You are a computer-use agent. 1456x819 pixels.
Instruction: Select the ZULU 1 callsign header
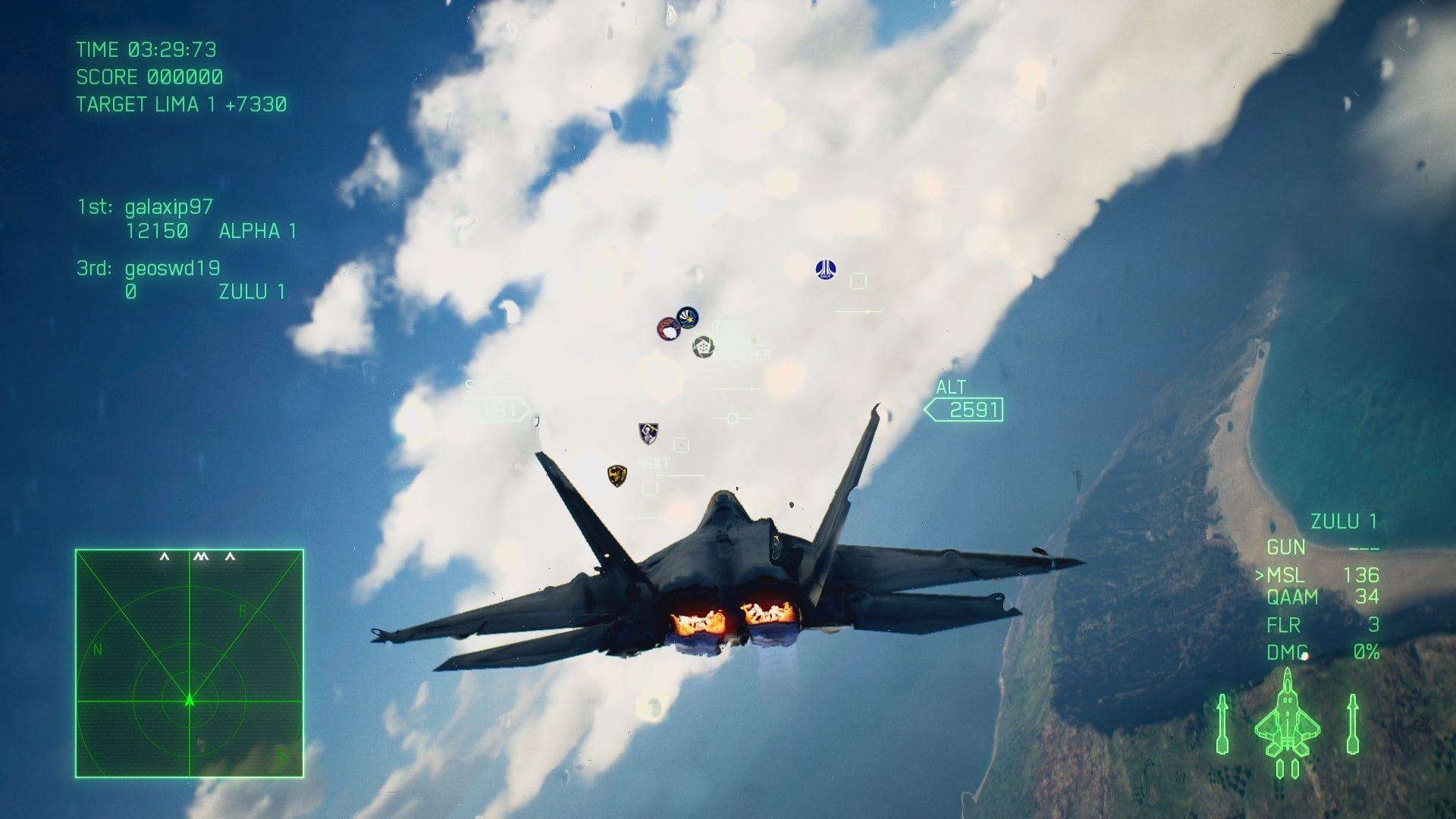(1344, 521)
